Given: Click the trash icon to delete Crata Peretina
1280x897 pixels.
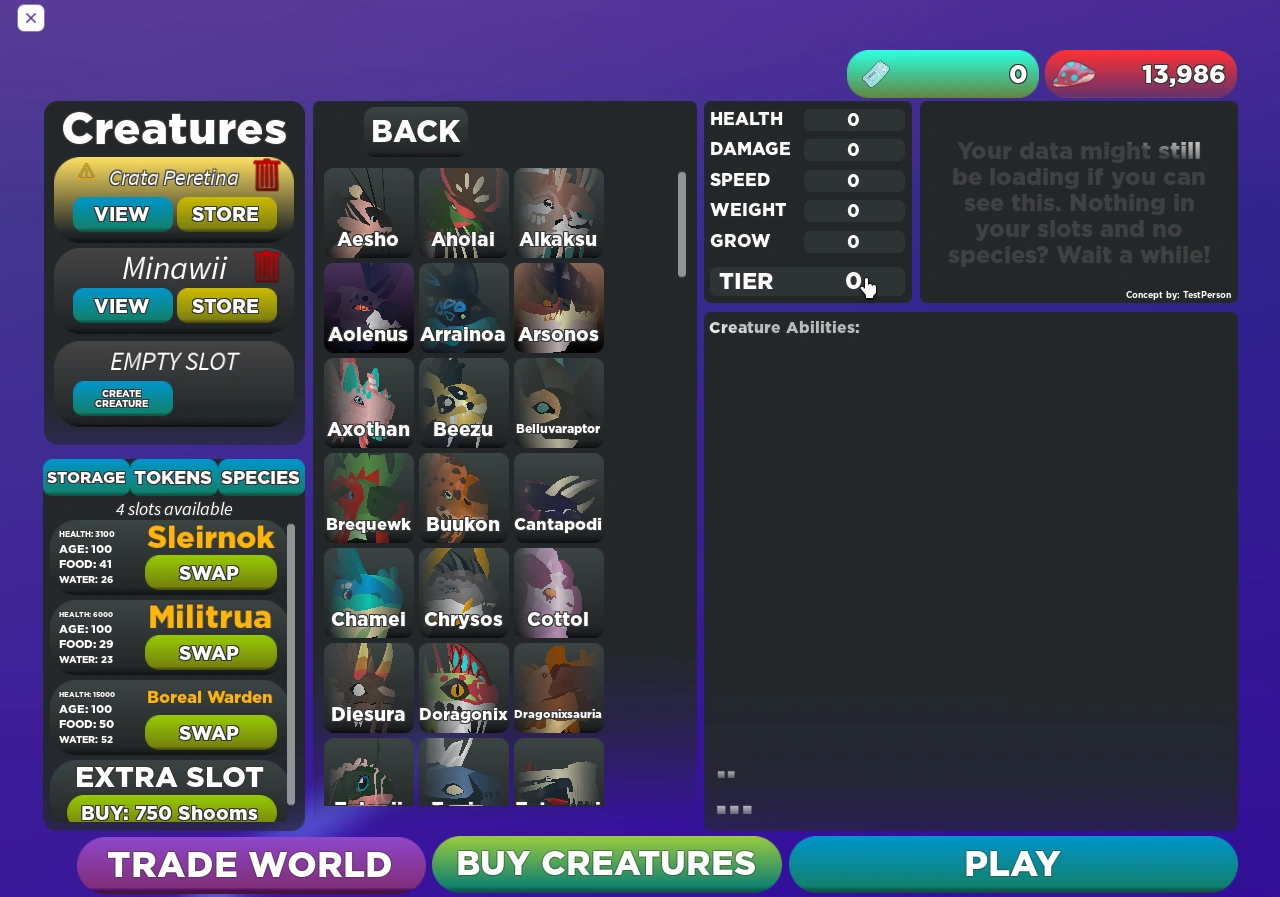Looking at the screenshot, I should (x=266, y=172).
